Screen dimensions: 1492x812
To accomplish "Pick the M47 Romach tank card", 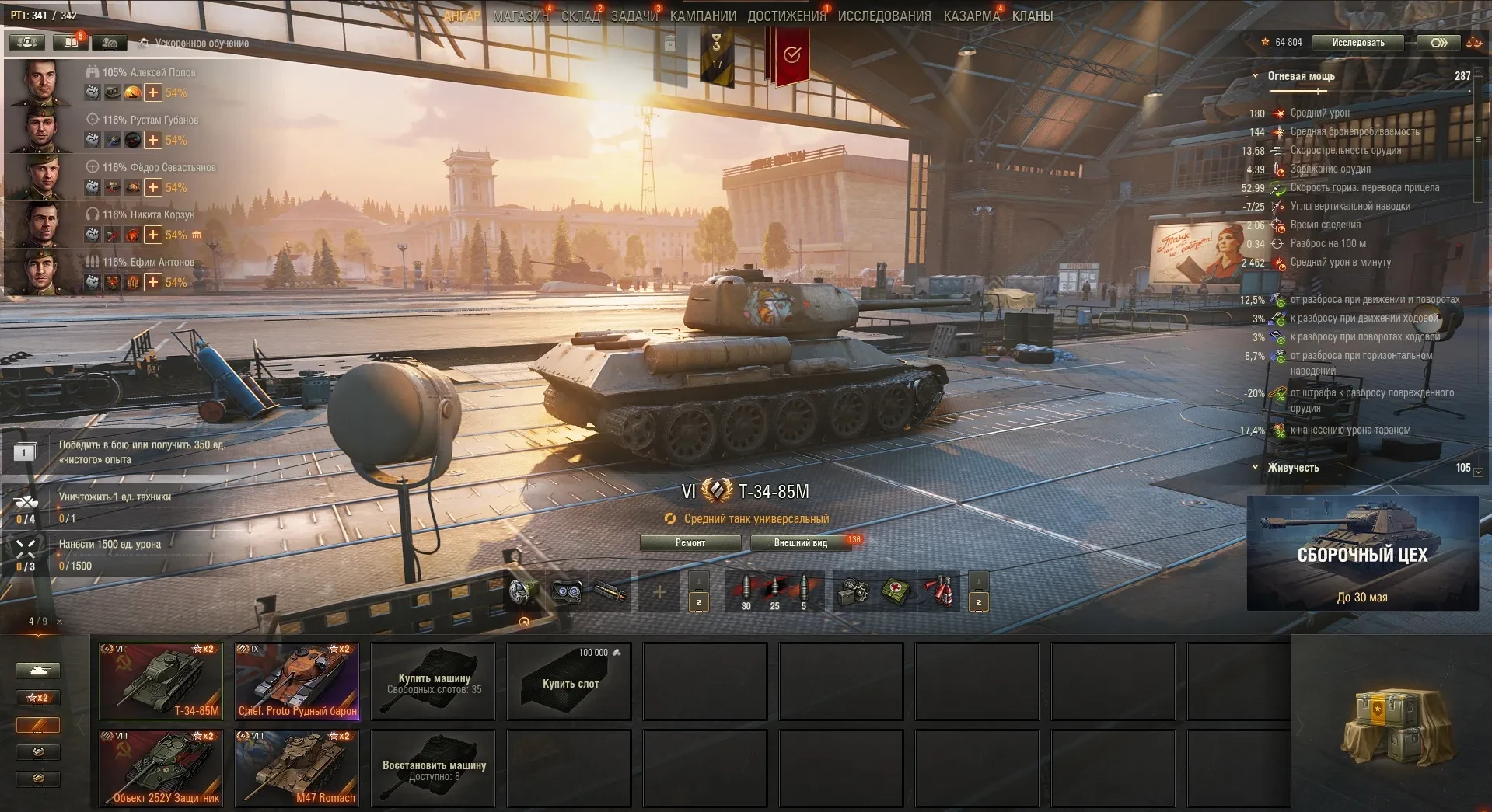I will (x=297, y=768).
